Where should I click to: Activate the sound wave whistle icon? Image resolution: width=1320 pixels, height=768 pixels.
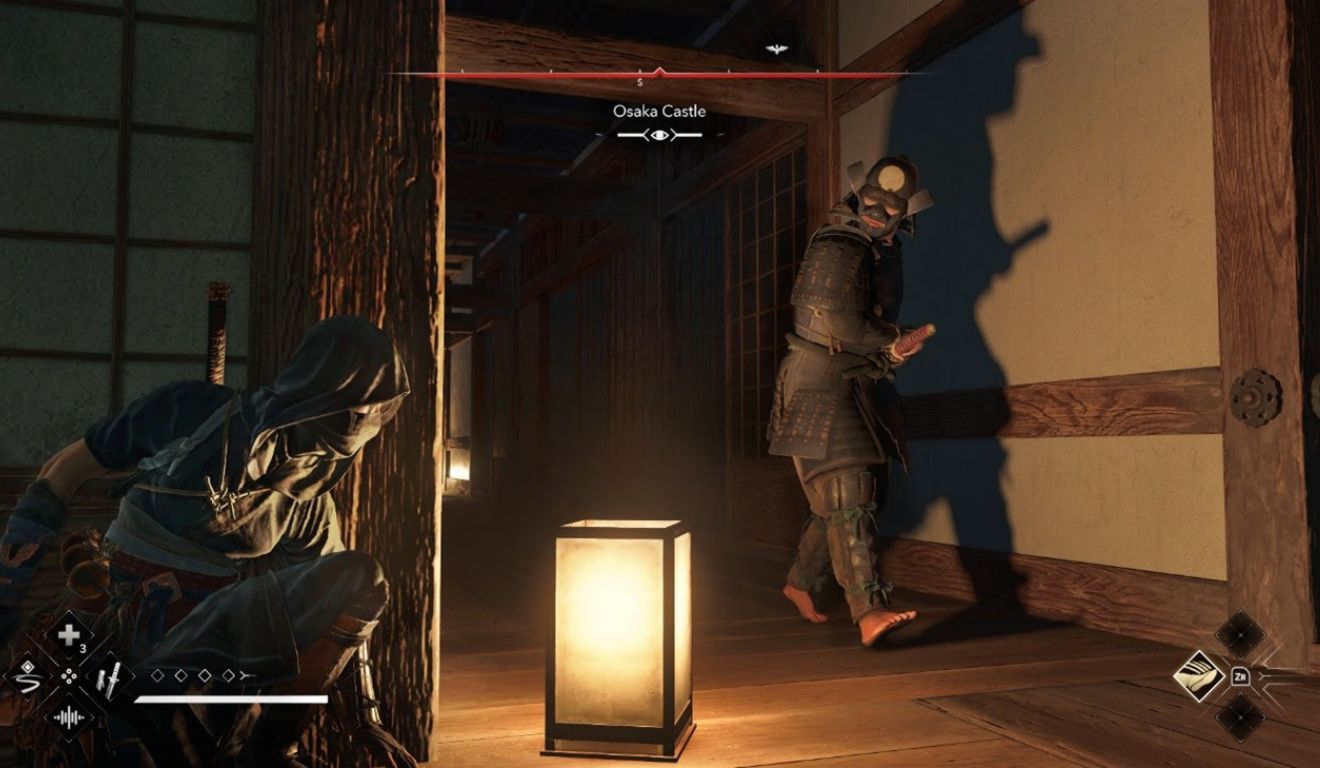[x=69, y=716]
